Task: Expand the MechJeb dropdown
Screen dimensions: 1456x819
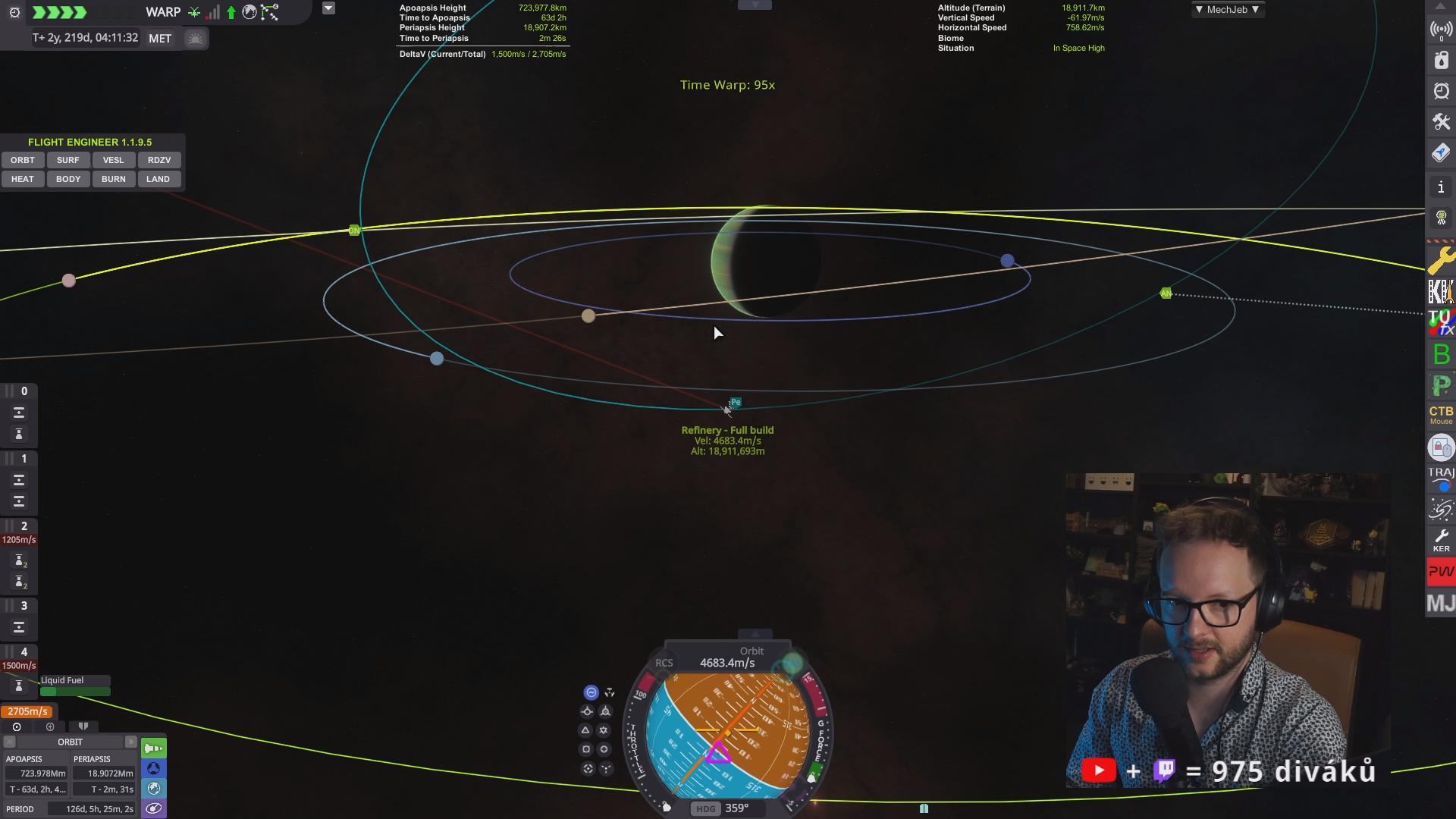Action: click(x=1227, y=10)
